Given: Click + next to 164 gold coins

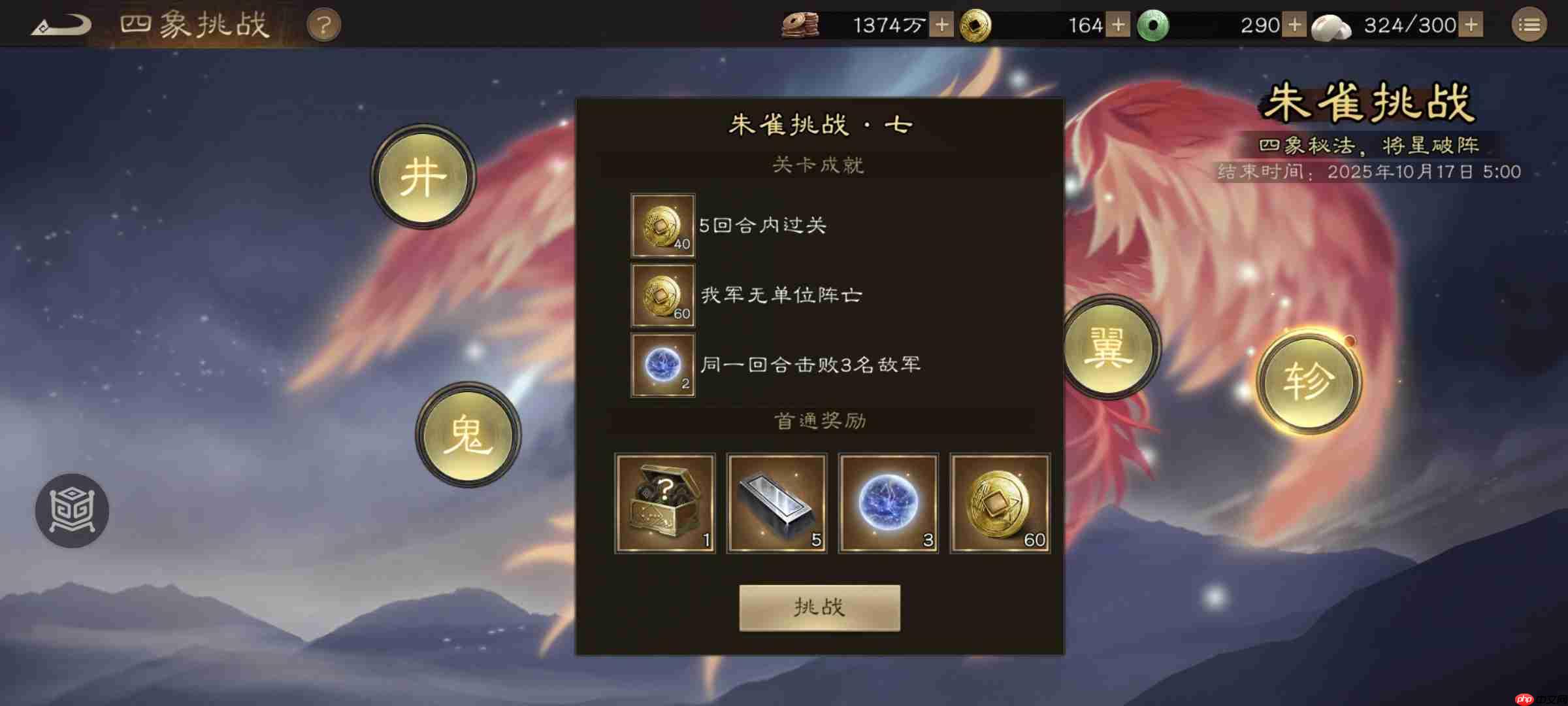Looking at the screenshot, I should [1119, 25].
